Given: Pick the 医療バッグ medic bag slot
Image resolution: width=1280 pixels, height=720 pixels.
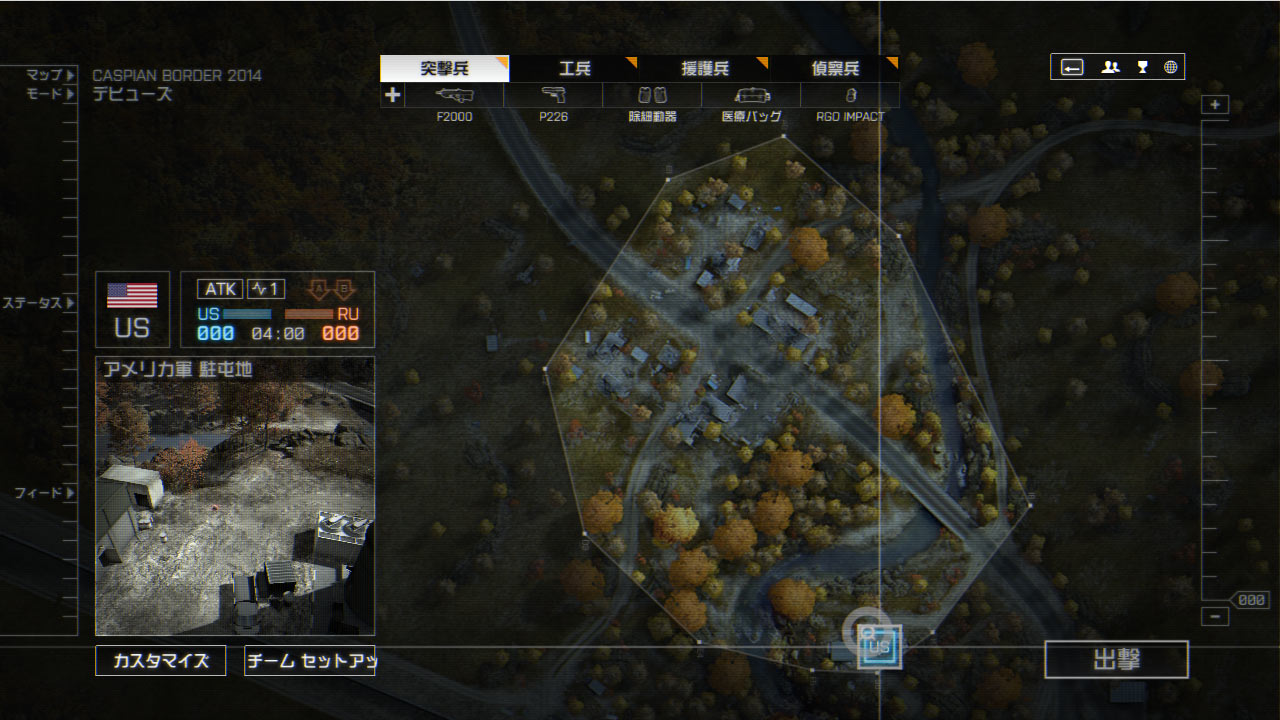Looking at the screenshot, I should (751, 96).
